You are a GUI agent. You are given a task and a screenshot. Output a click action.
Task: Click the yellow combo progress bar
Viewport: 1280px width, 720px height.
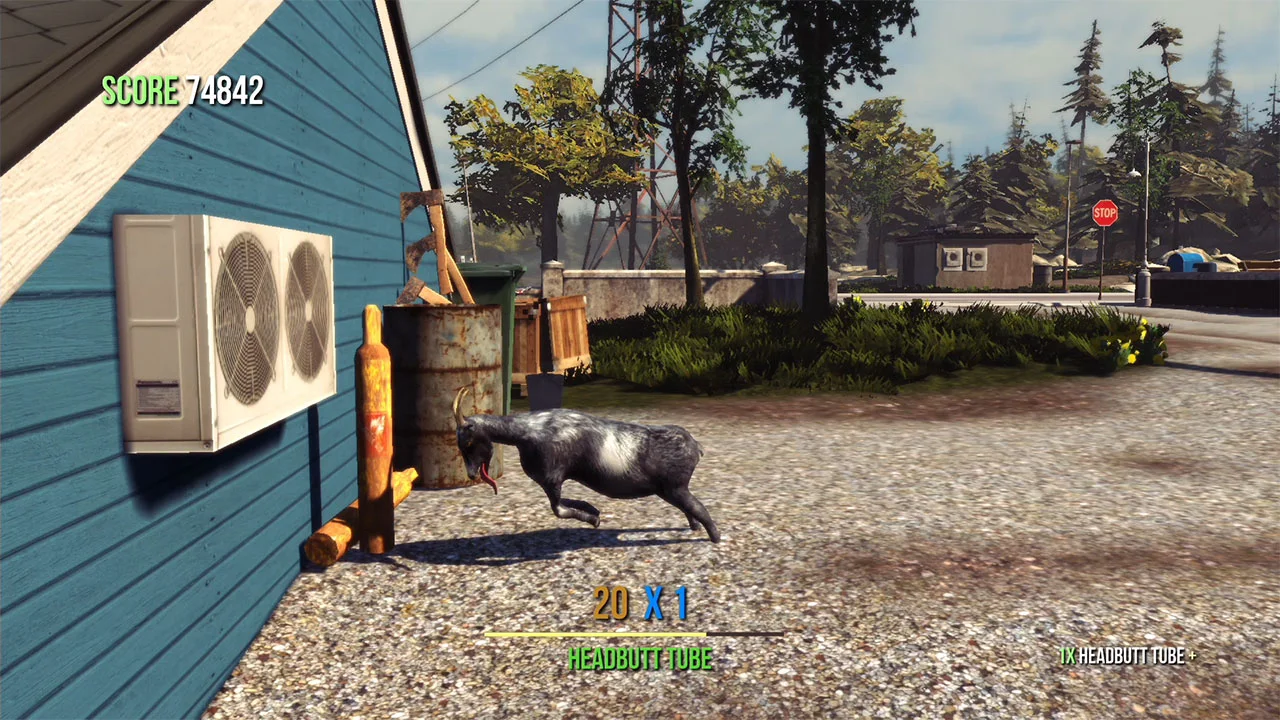click(595, 633)
